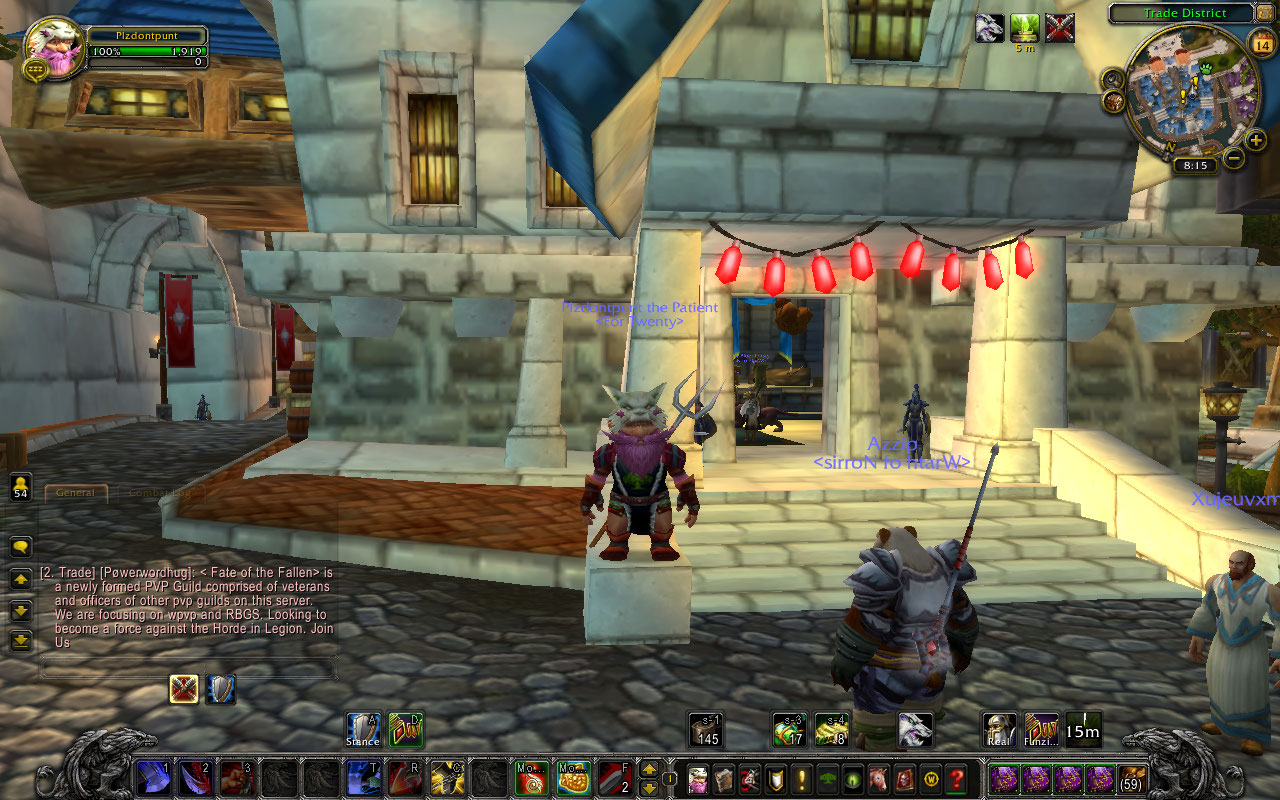Use the item stack showing 145
This screenshot has width=1280, height=800.
pos(706,729)
